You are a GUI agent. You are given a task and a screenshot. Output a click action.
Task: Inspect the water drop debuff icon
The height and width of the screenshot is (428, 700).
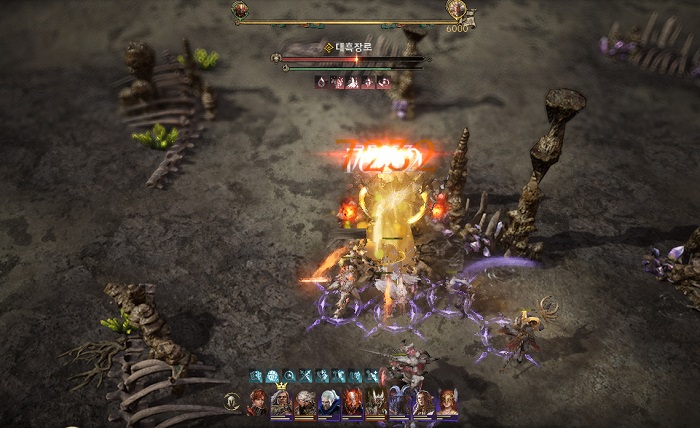click(322, 82)
